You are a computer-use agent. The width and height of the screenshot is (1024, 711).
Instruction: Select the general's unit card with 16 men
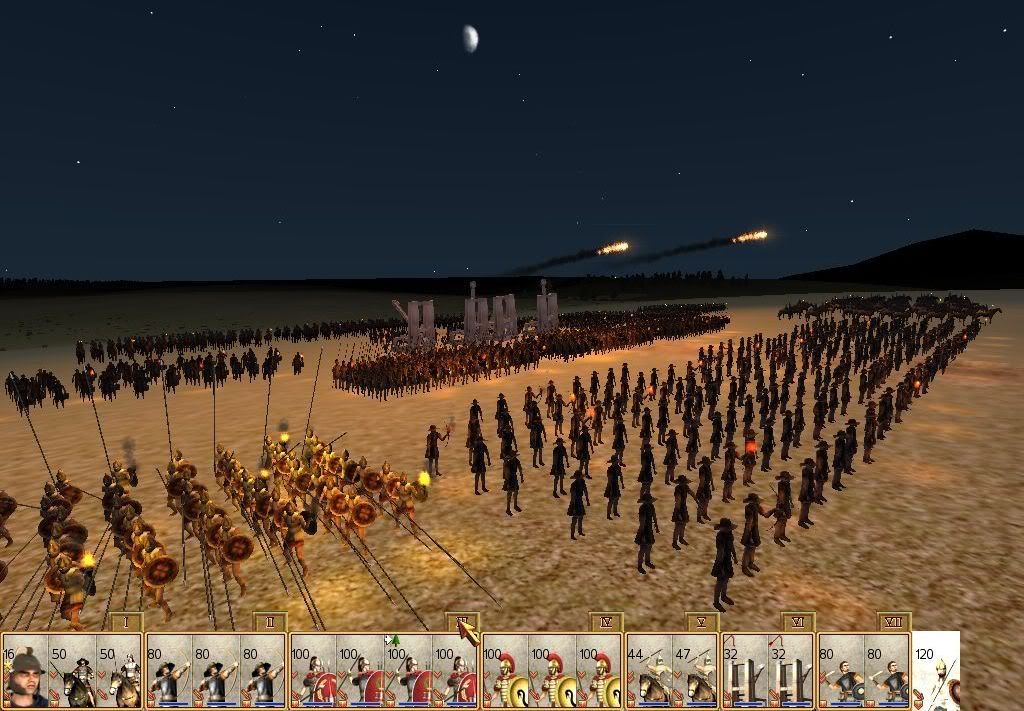pyautogui.click(x=25, y=672)
